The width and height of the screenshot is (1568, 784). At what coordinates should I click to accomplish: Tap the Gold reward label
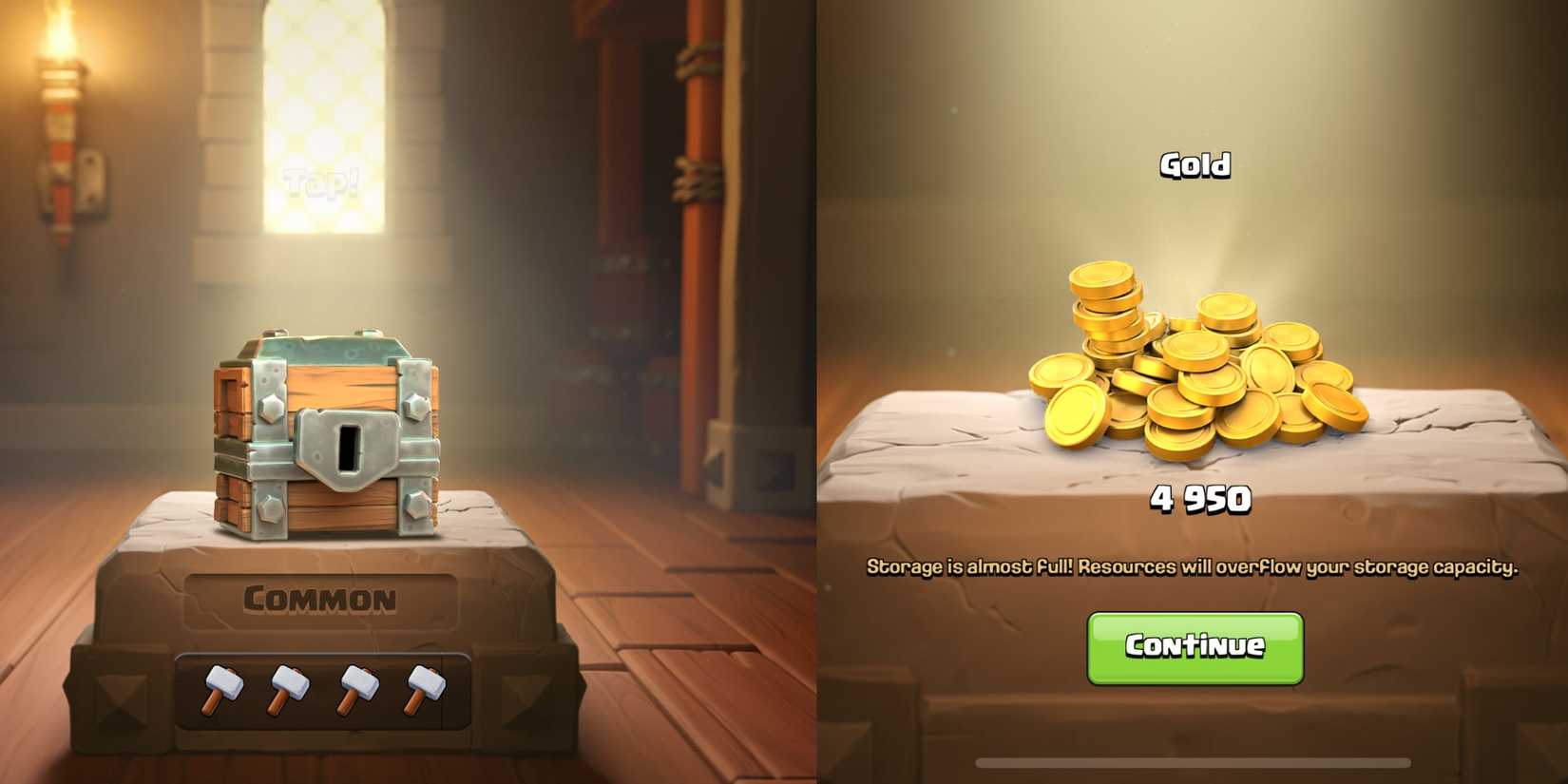1195,163
